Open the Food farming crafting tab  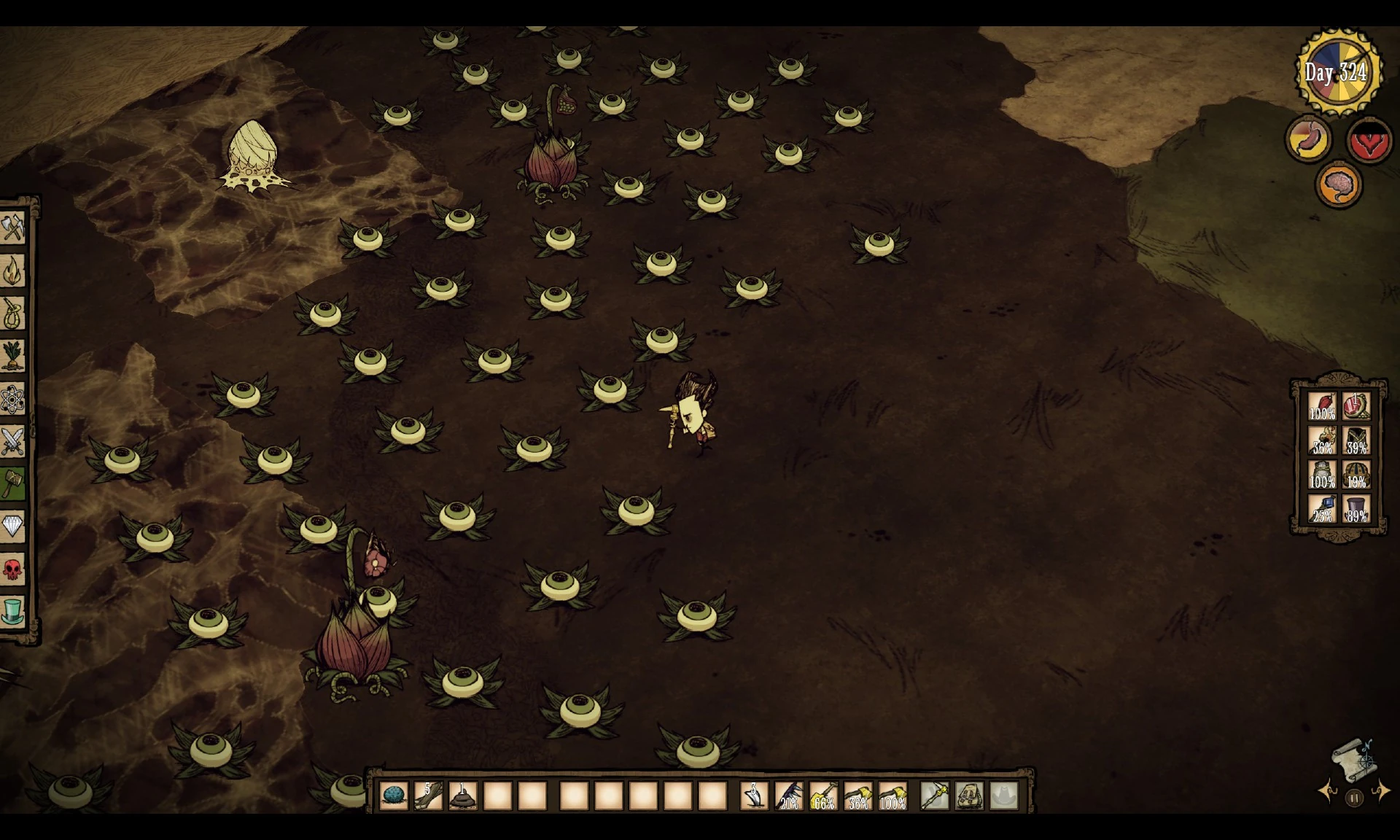pyautogui.click(x=12, y=356)
